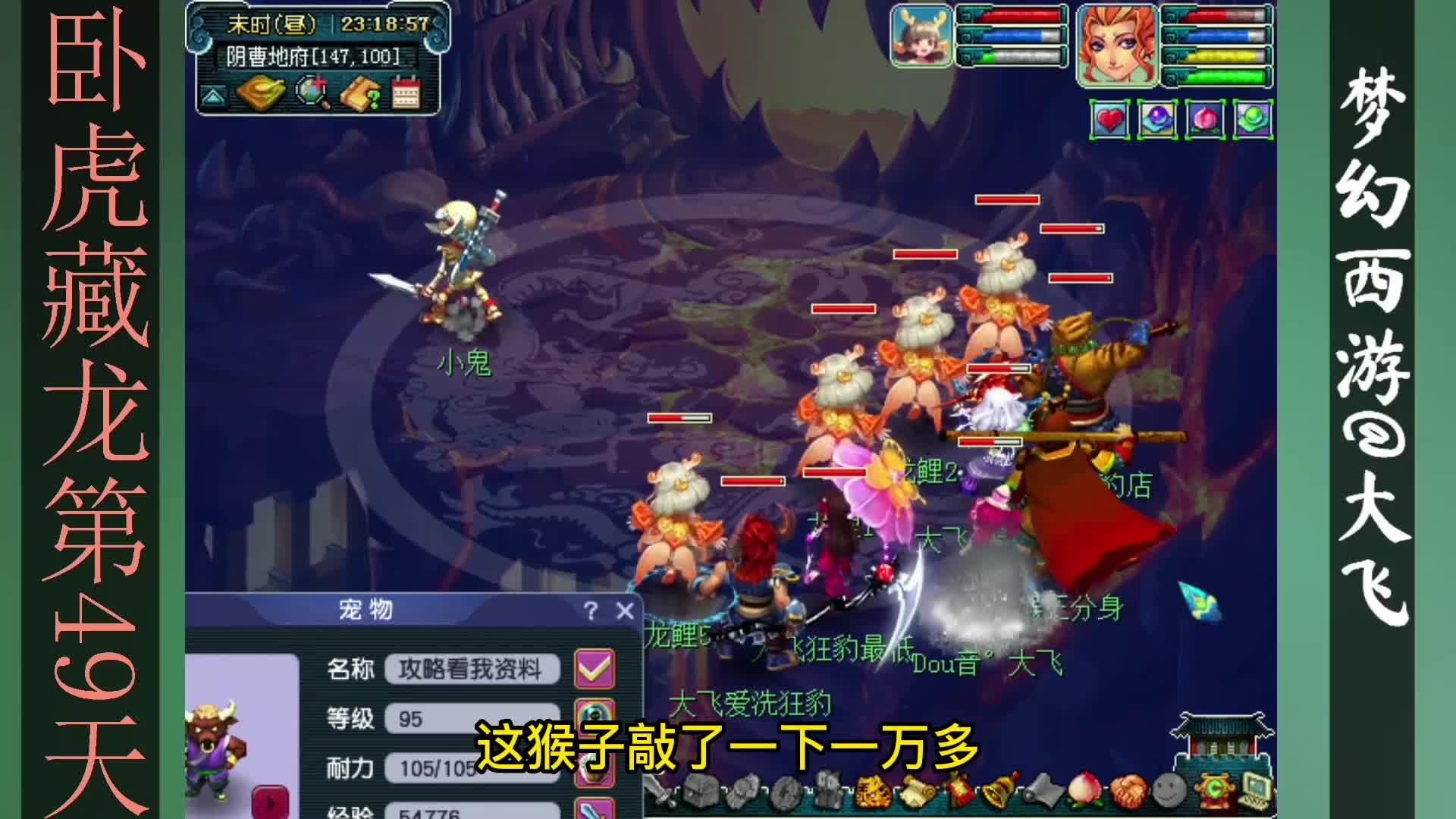Click the pet name field 攻略看我资料
Image resolution: width=1456 pixels, height=819 pixels.
[x=474, y=669]
